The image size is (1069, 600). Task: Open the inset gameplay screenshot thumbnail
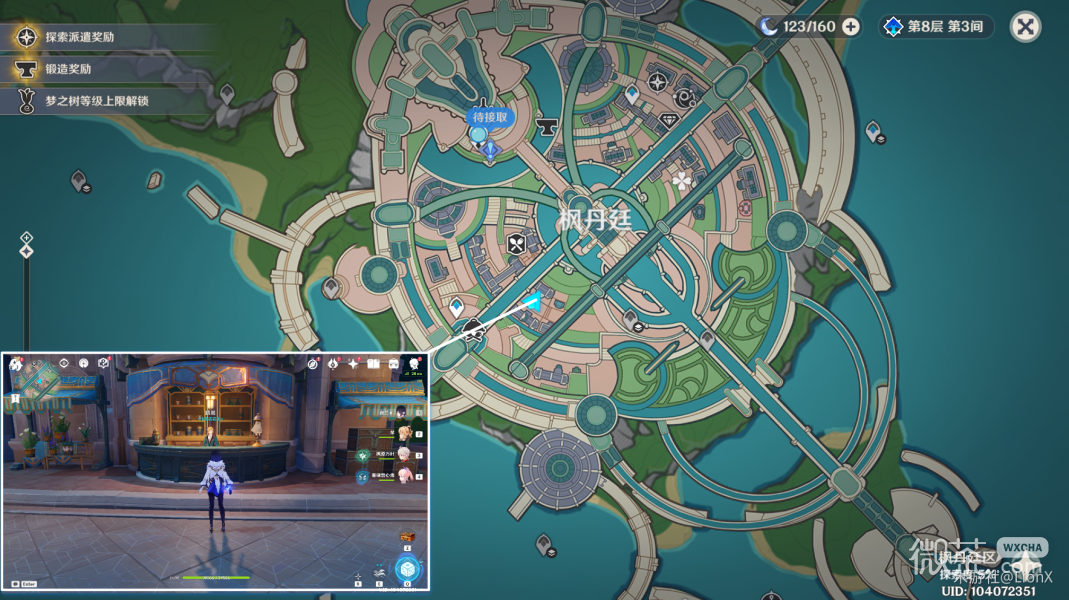[215, 470]
